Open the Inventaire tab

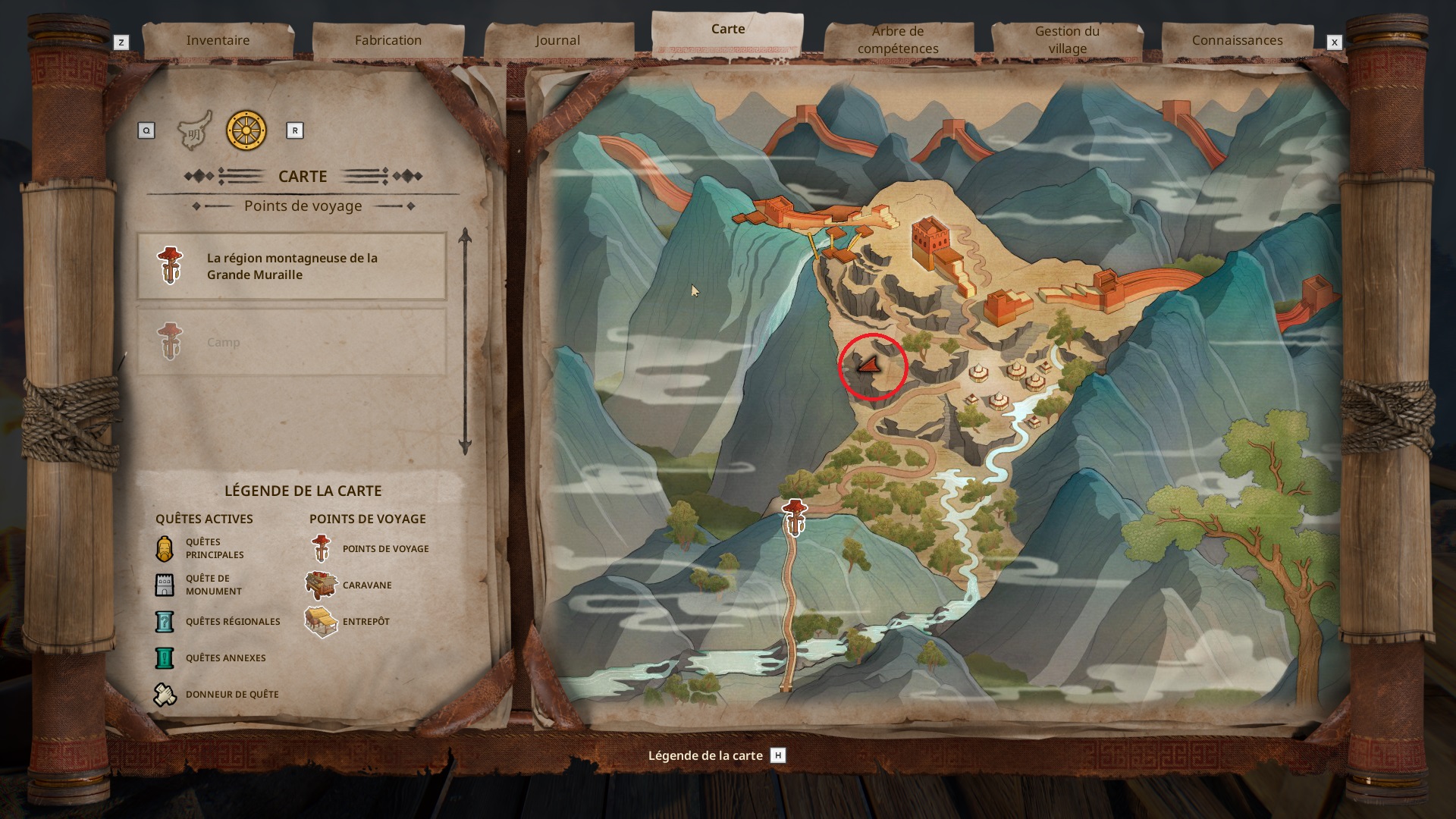click(x=218, y=40)
